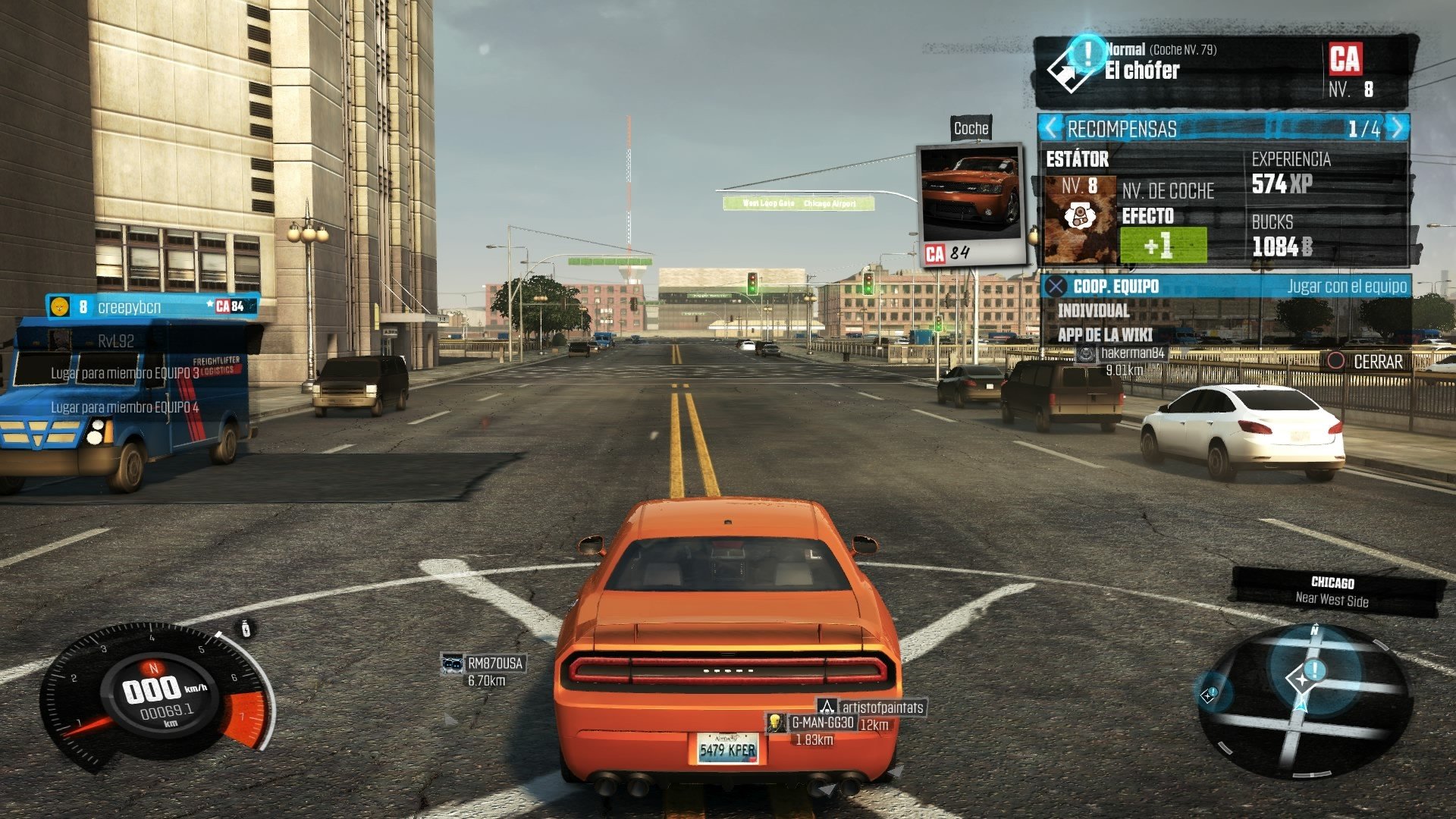Select player tag RM870USA
This screenshot has width=1456, height=819.
(x=494, y=664)
